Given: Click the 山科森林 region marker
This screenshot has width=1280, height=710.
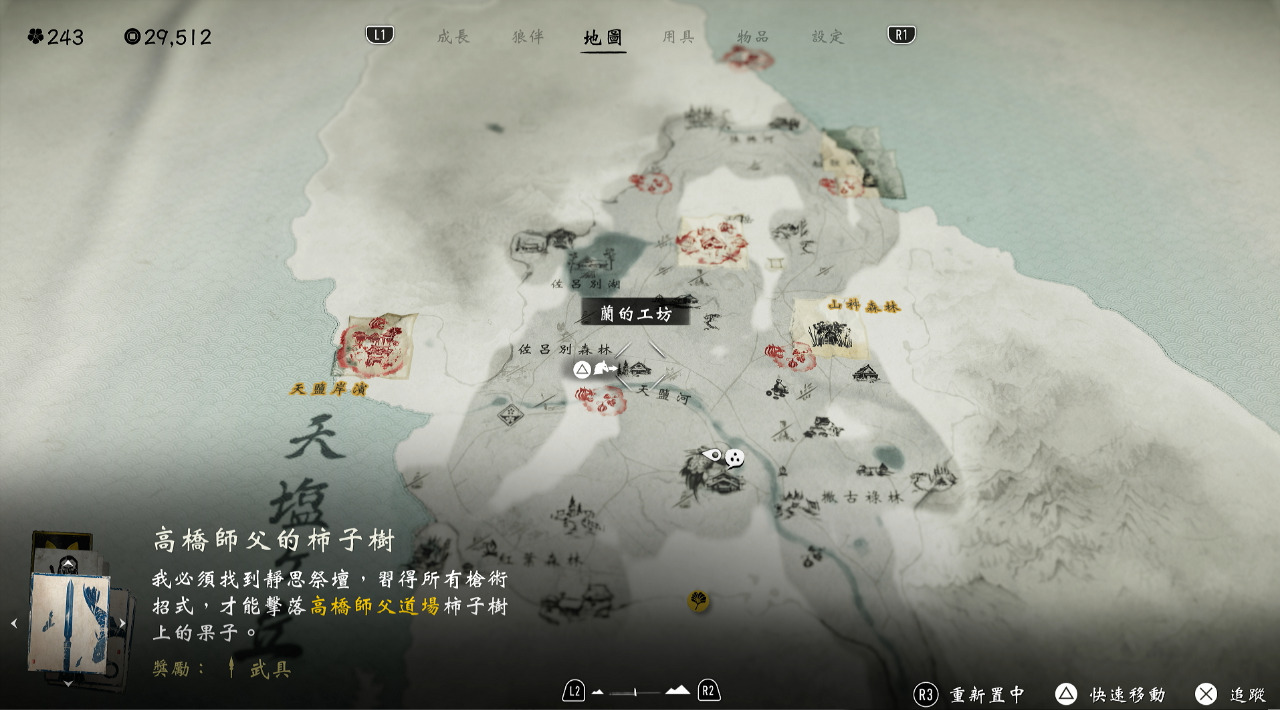Looking at the screenshot, I should pos(863,306).
